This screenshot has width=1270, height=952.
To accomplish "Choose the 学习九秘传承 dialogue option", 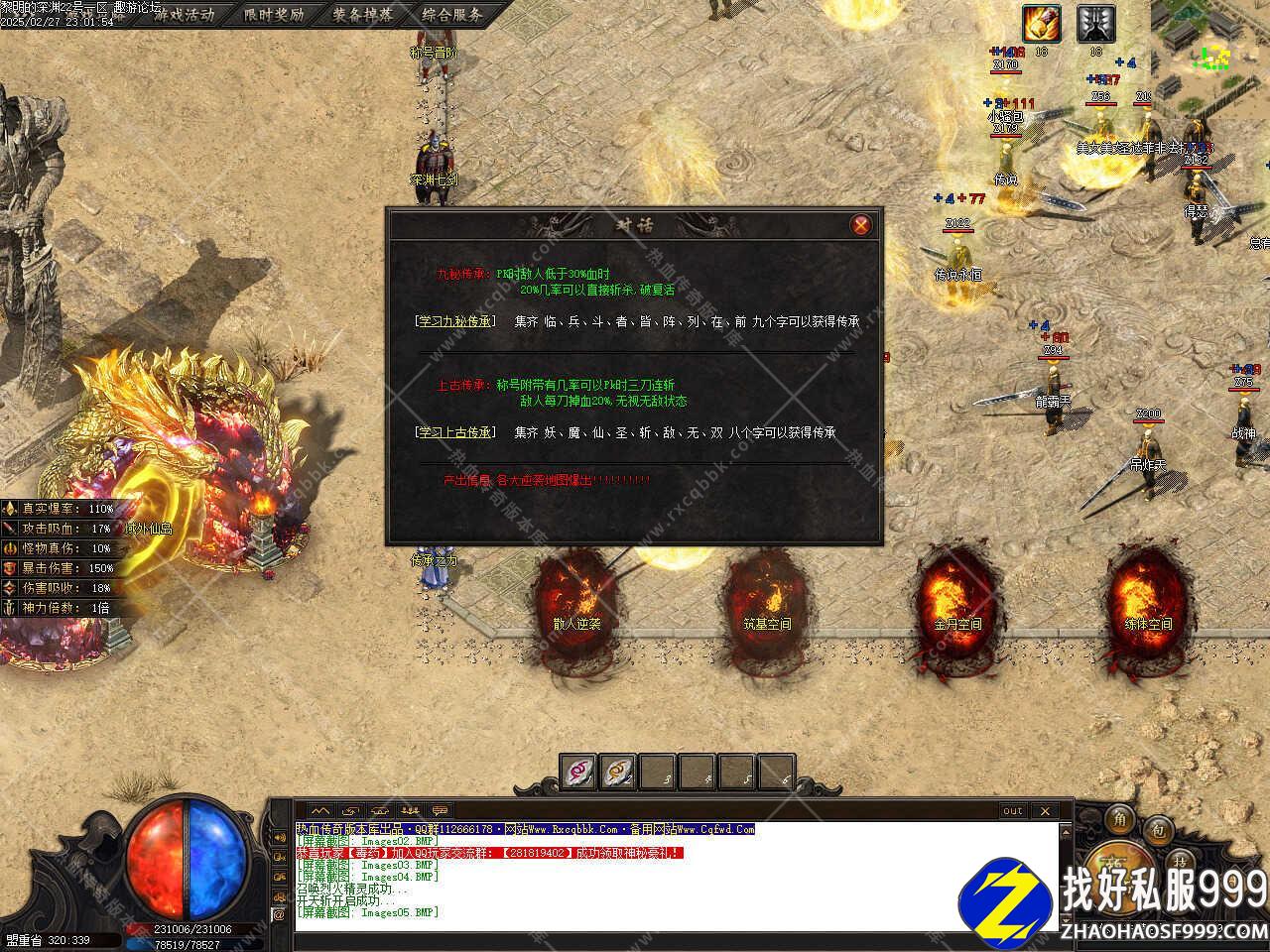I will point(454,321).
